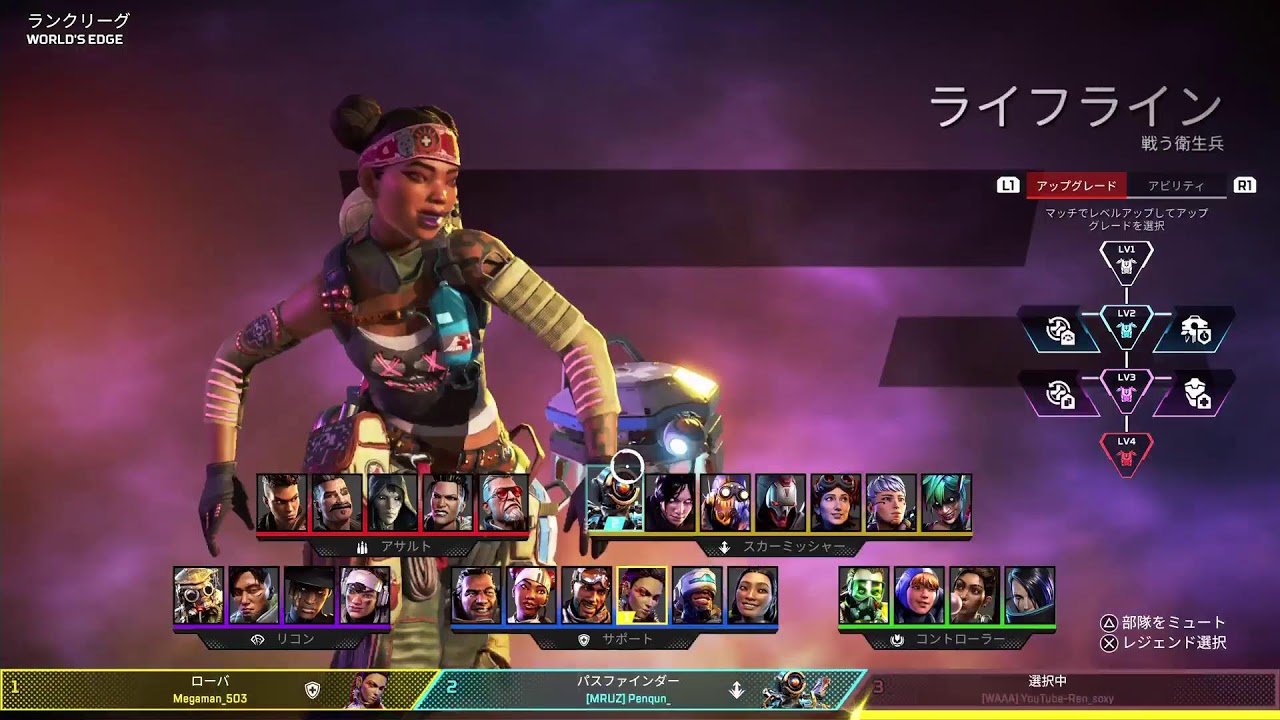
Task: Expand the LV1 upgrade node details
Action: click(1128, 262)
